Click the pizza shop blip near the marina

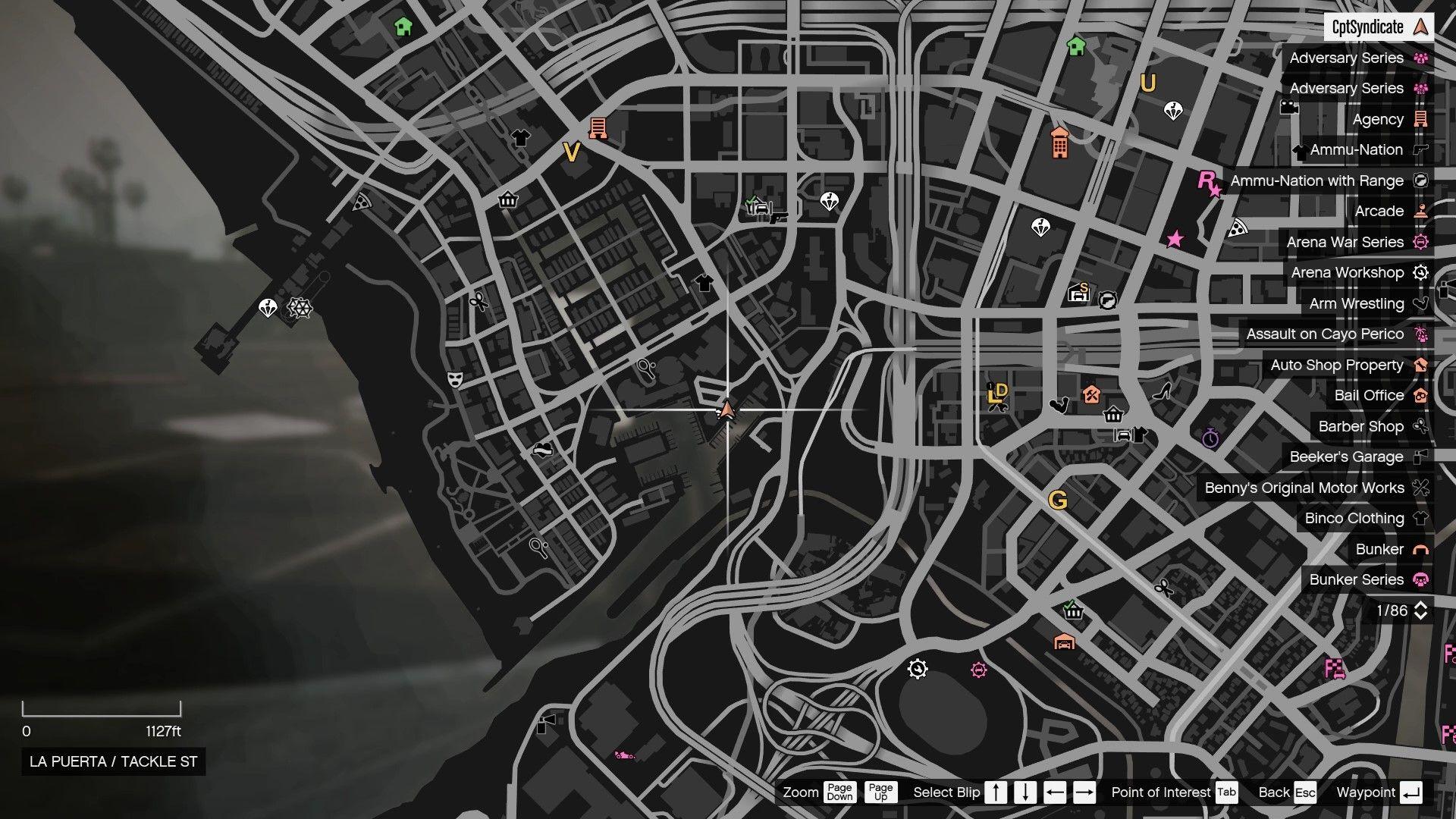point(362,201)
